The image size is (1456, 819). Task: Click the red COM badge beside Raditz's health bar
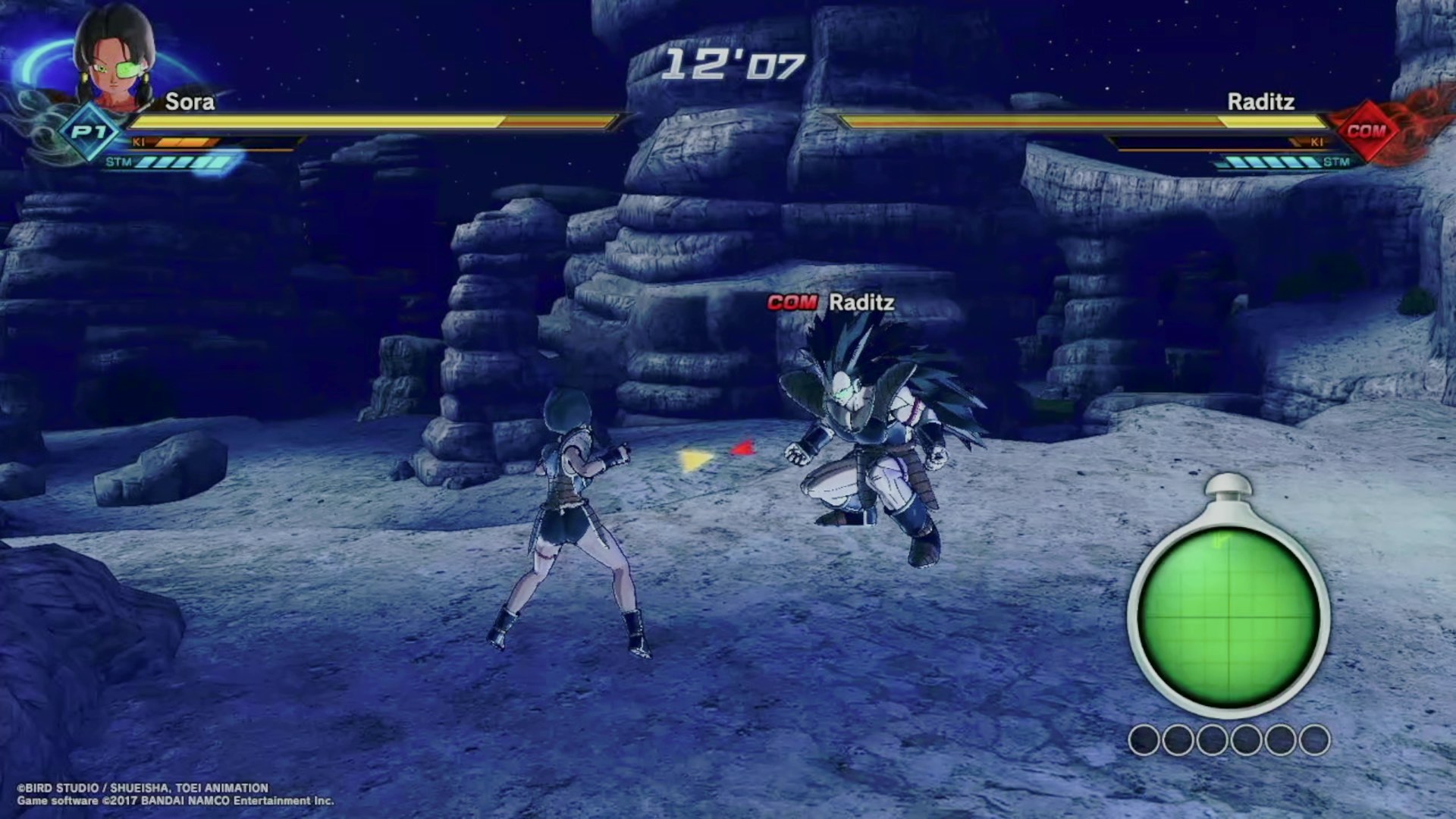coord(1366,130)
